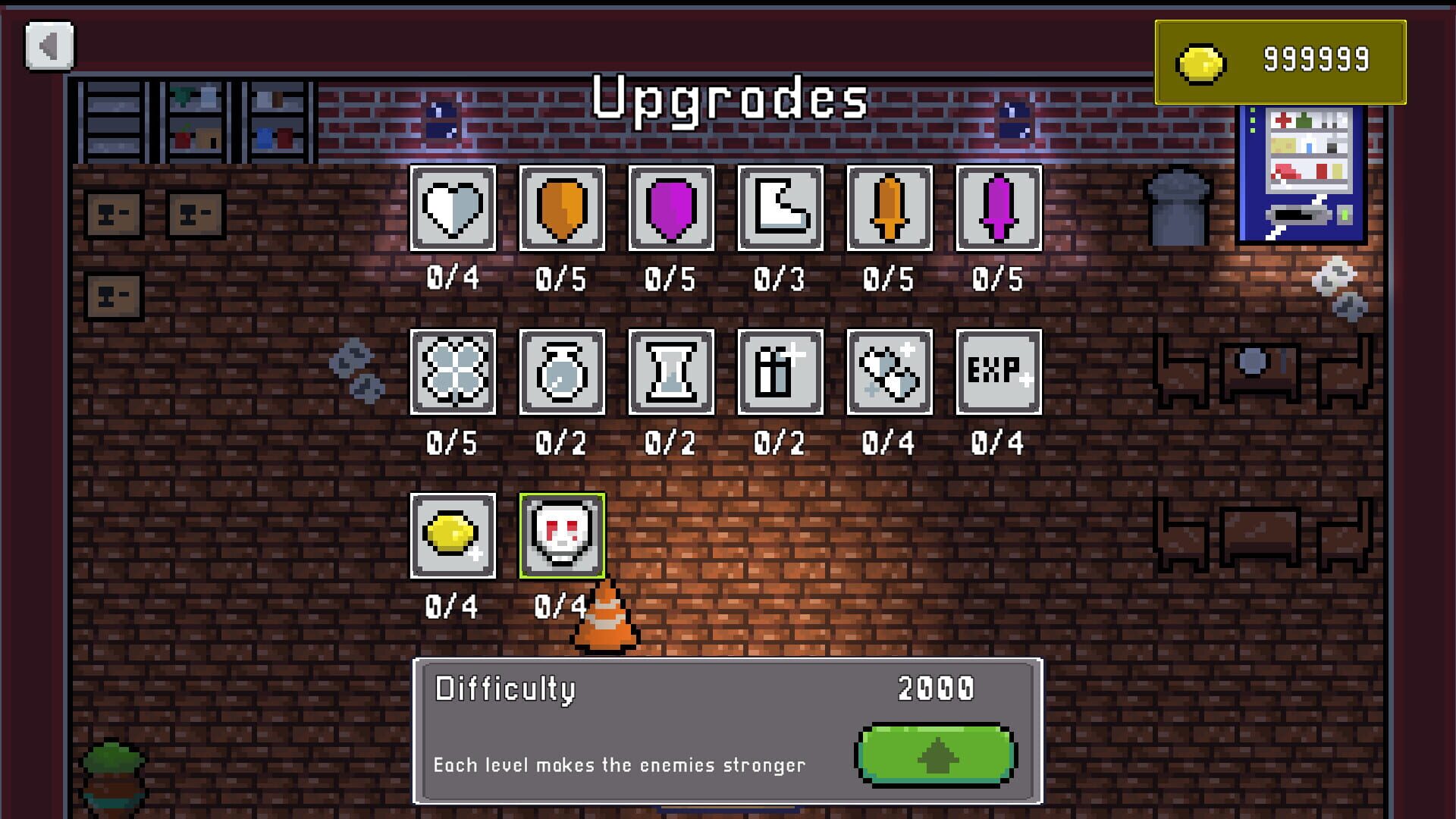Select the boot upgrade
Image resolution: width=1456 pixels, height=819 pixels.
click(x=780, y=209)
